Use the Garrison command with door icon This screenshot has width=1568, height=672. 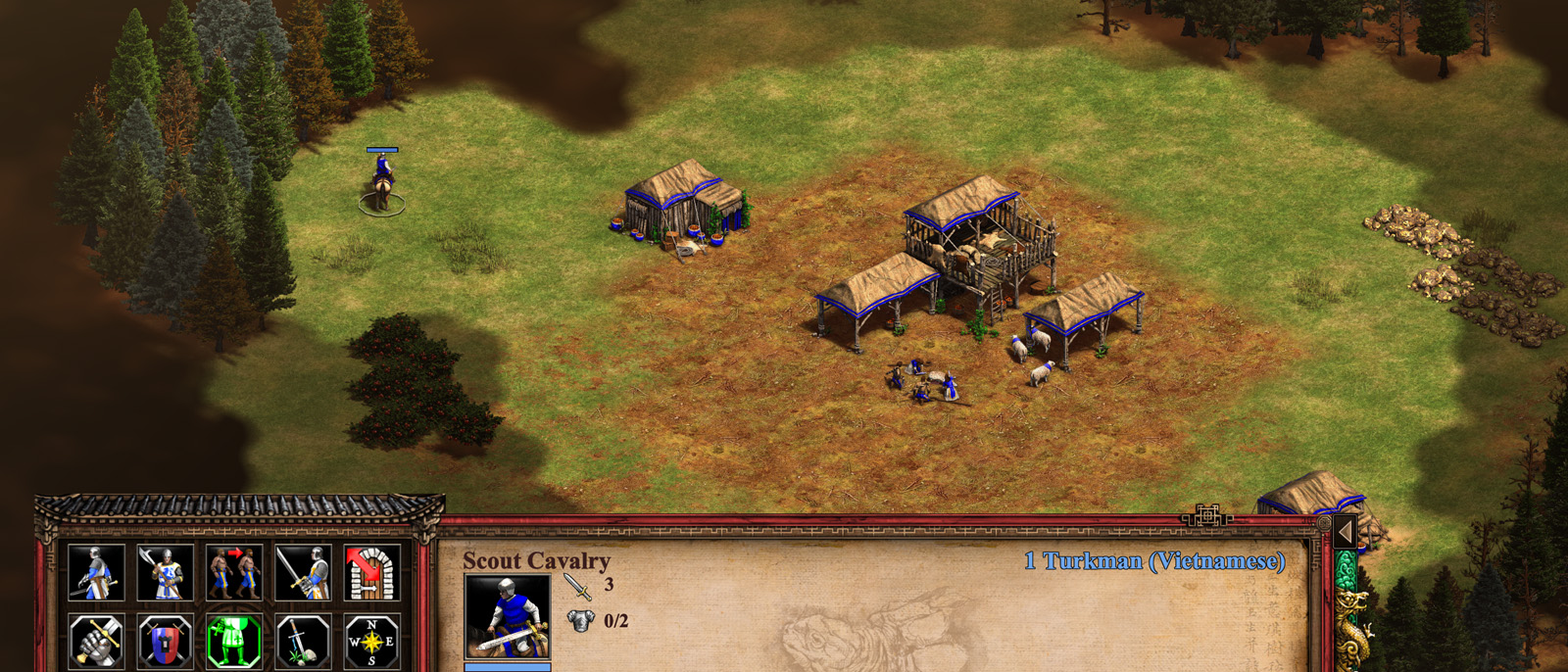[x=371, y=572]
